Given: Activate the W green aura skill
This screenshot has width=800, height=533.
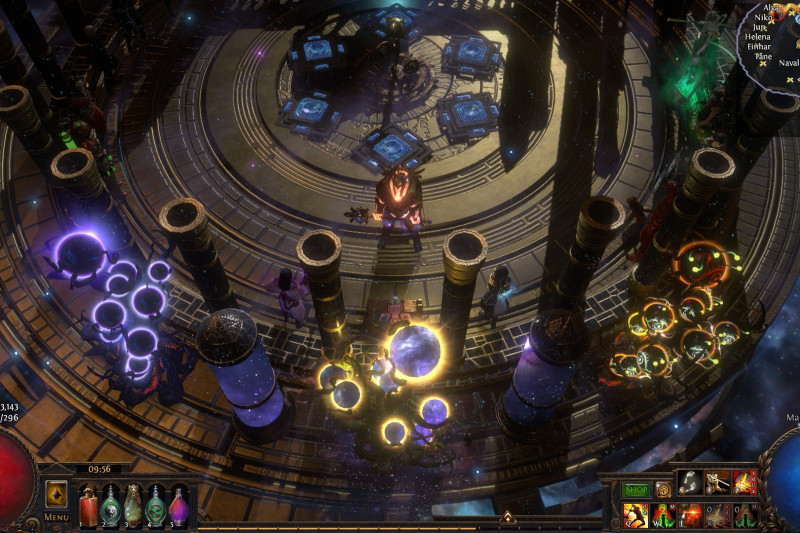Looking at the screenshot, I should tap(663, 515).
